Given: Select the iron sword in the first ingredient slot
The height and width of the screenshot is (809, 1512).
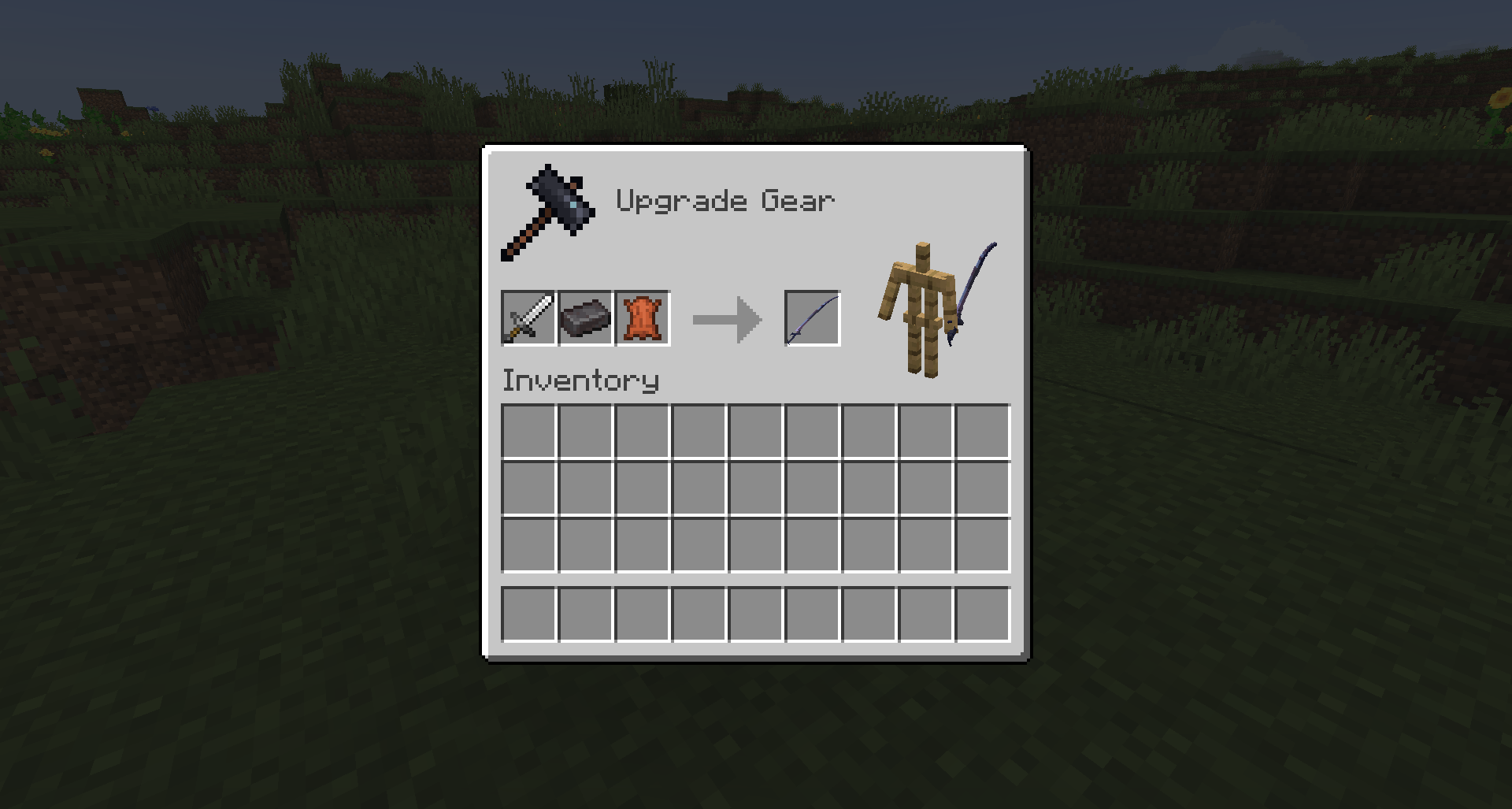Looking at the screenshot, I should pyautogui.click(x=528, y=318).
